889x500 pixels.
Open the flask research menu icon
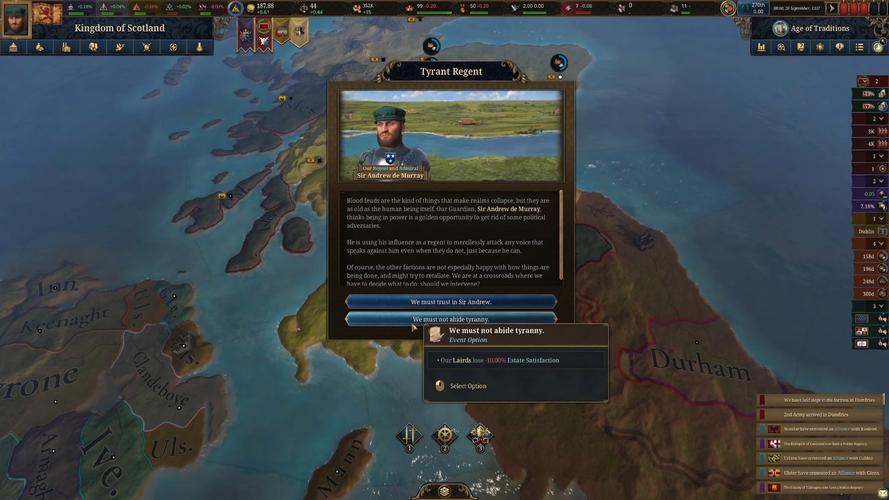click(x=200, y=47)
